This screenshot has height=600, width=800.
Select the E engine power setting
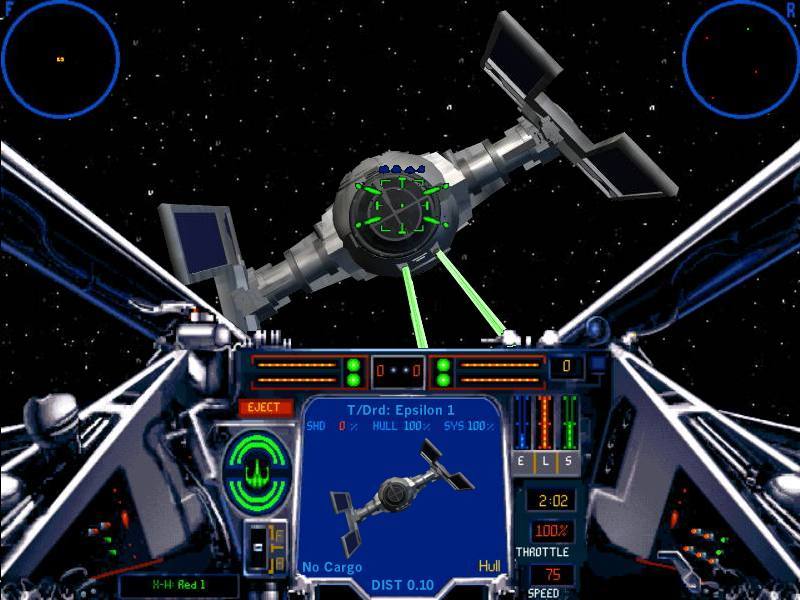click(521, 461)
